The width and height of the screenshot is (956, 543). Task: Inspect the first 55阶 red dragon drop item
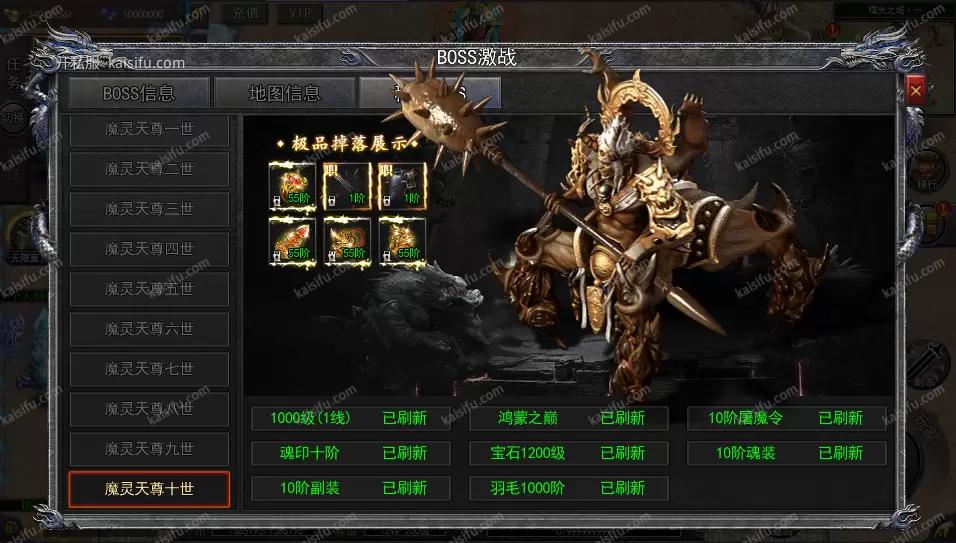pos(292,185)
